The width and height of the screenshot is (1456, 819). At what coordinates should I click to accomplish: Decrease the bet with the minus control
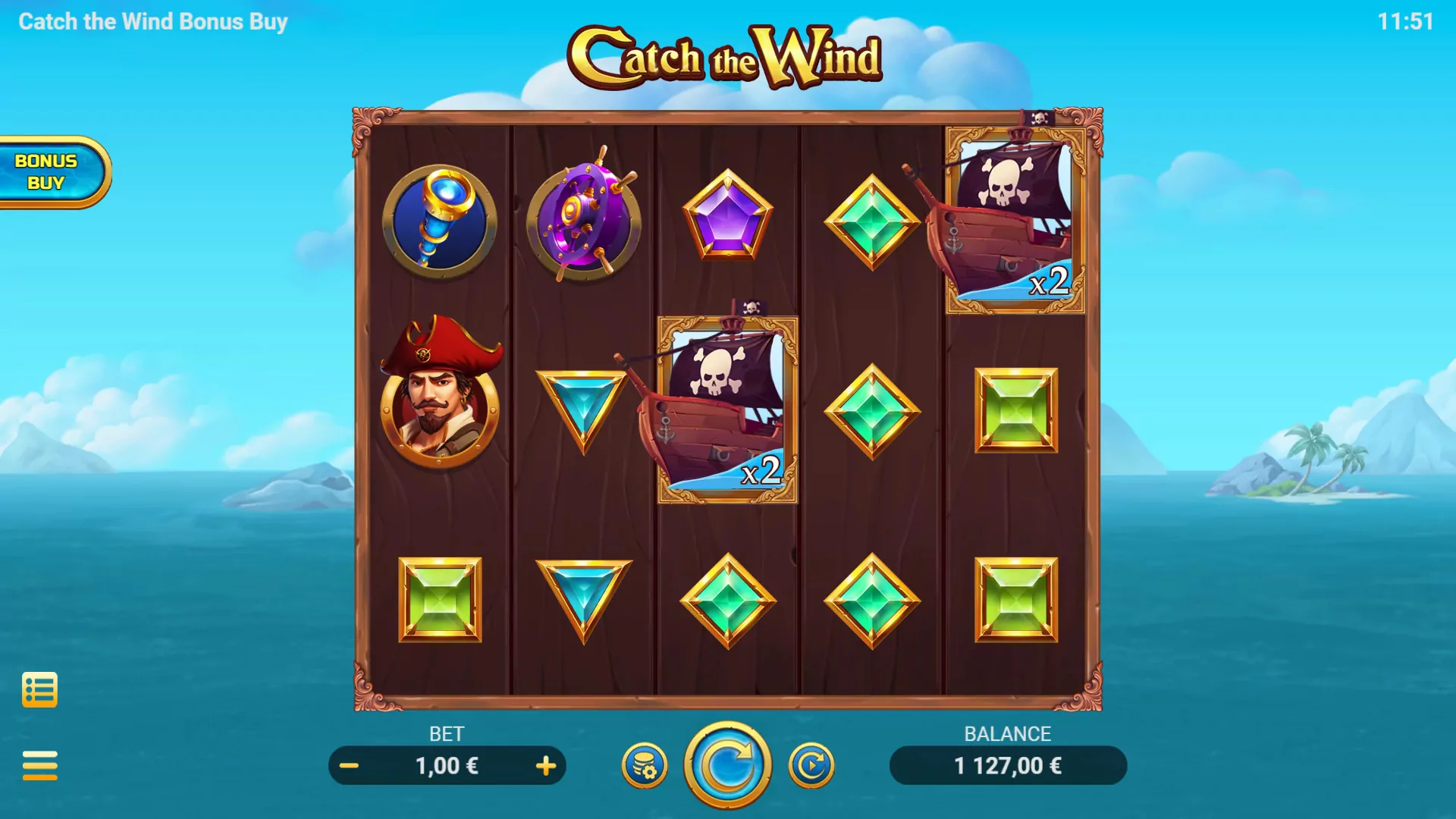pos(350,765)
